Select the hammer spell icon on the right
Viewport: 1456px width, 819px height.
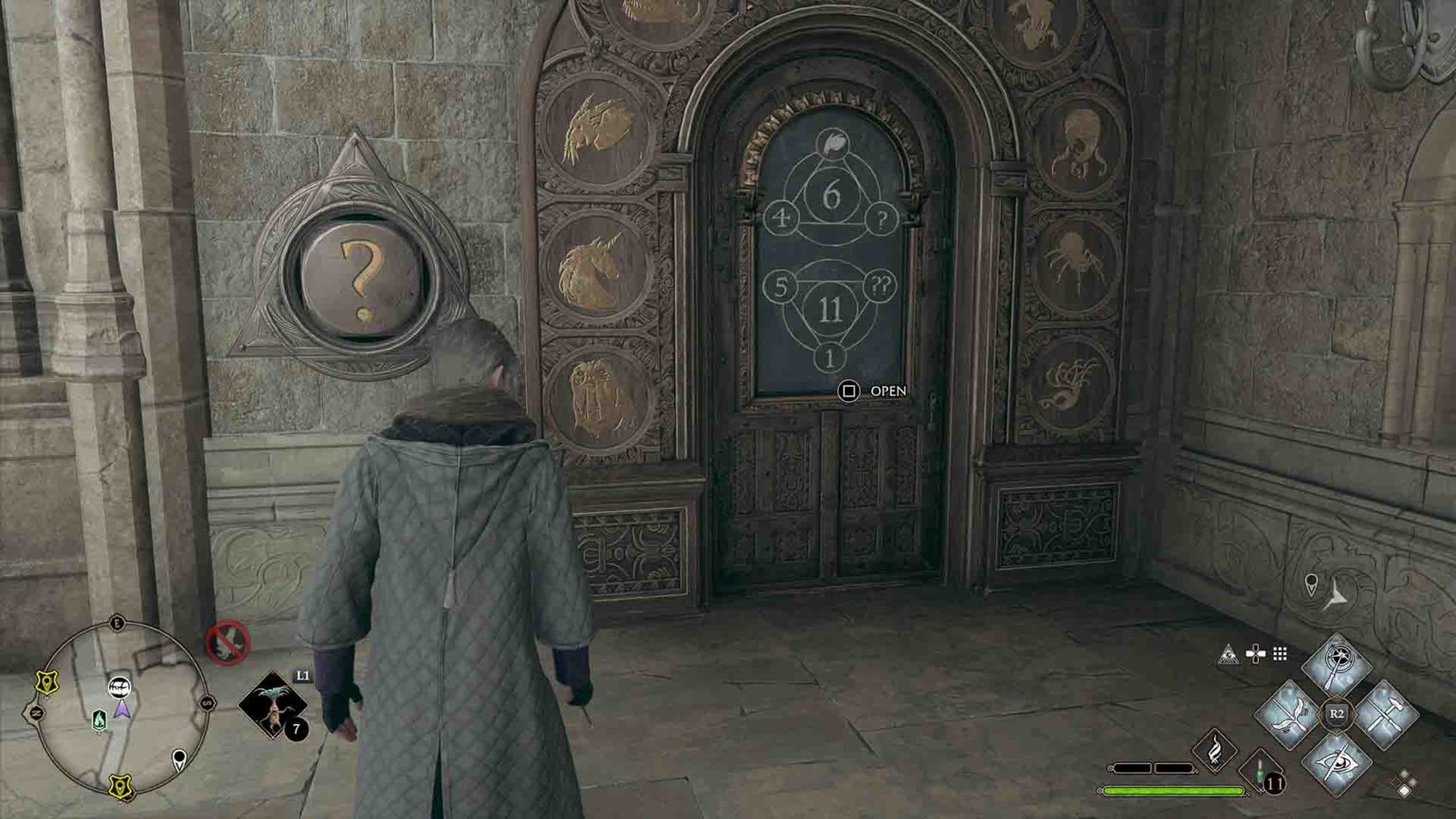1386,714
